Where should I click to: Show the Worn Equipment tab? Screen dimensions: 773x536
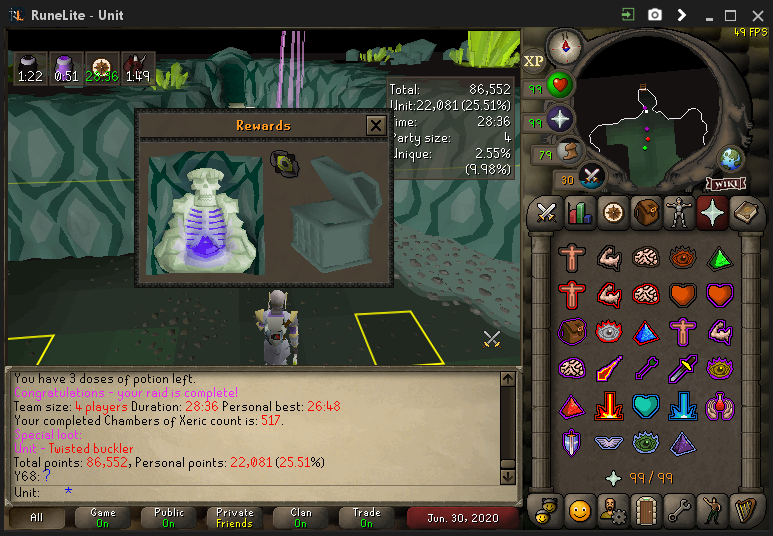[678, 212]
